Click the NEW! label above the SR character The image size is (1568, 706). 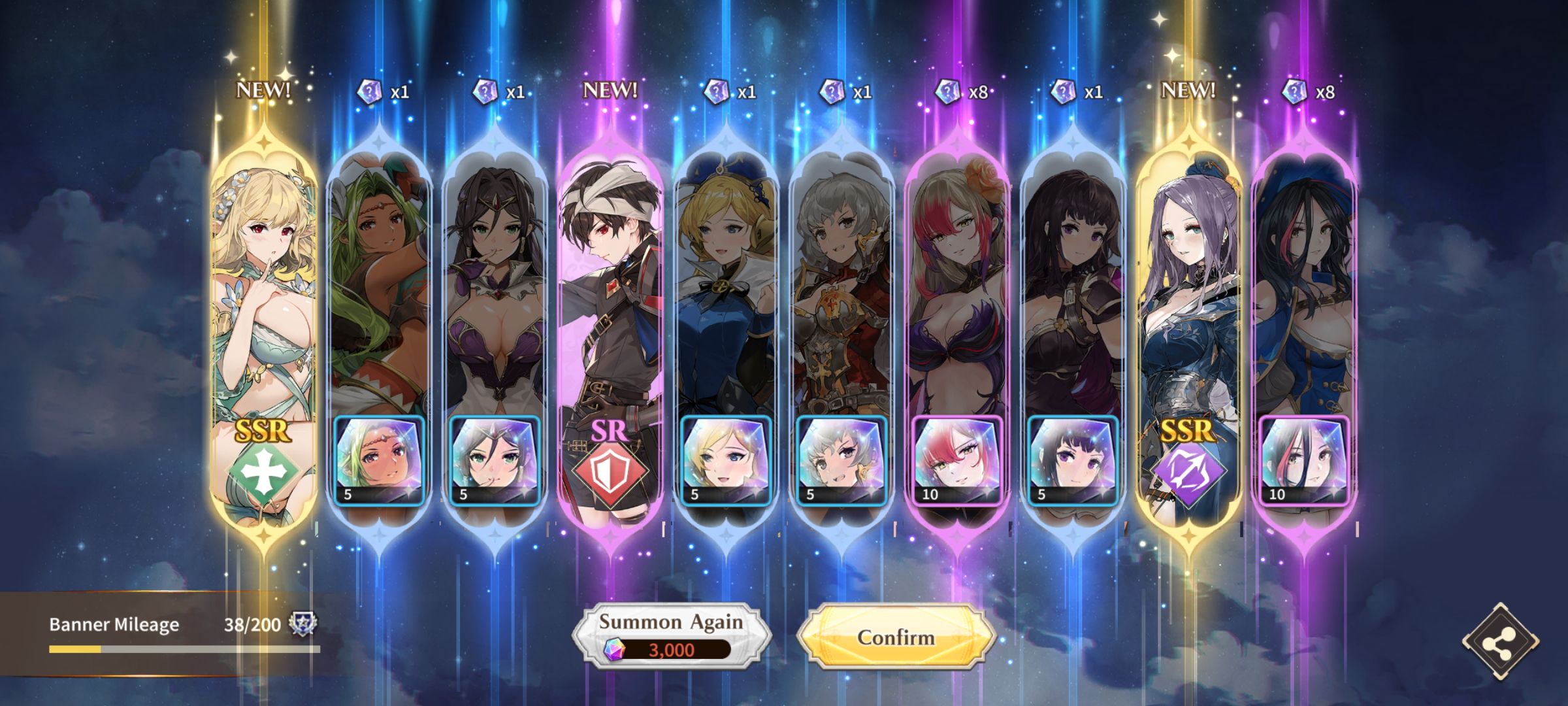pyautogui.click(x=609, y=91)
